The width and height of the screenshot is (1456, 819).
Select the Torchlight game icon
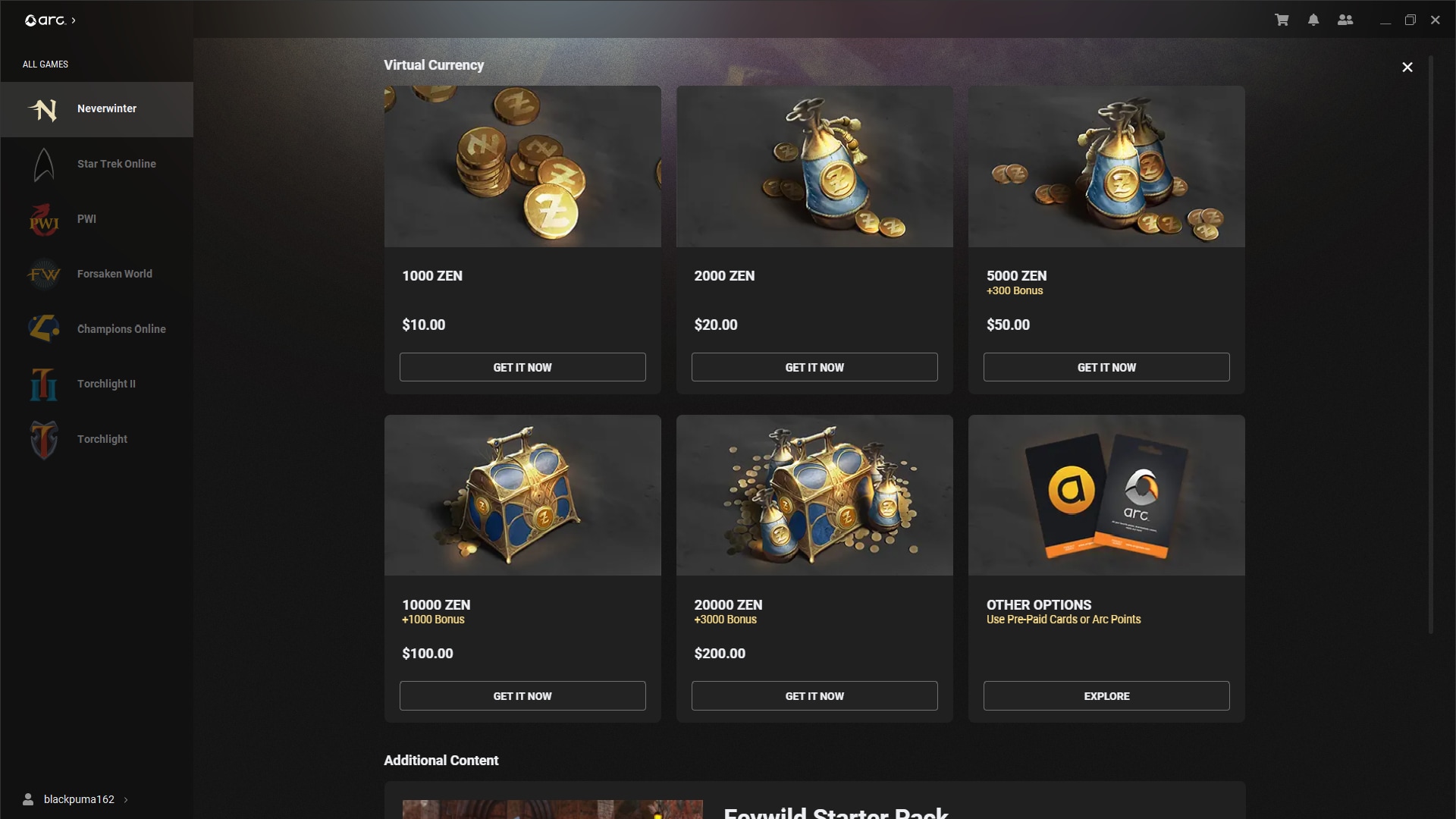(x=43, y=438)
